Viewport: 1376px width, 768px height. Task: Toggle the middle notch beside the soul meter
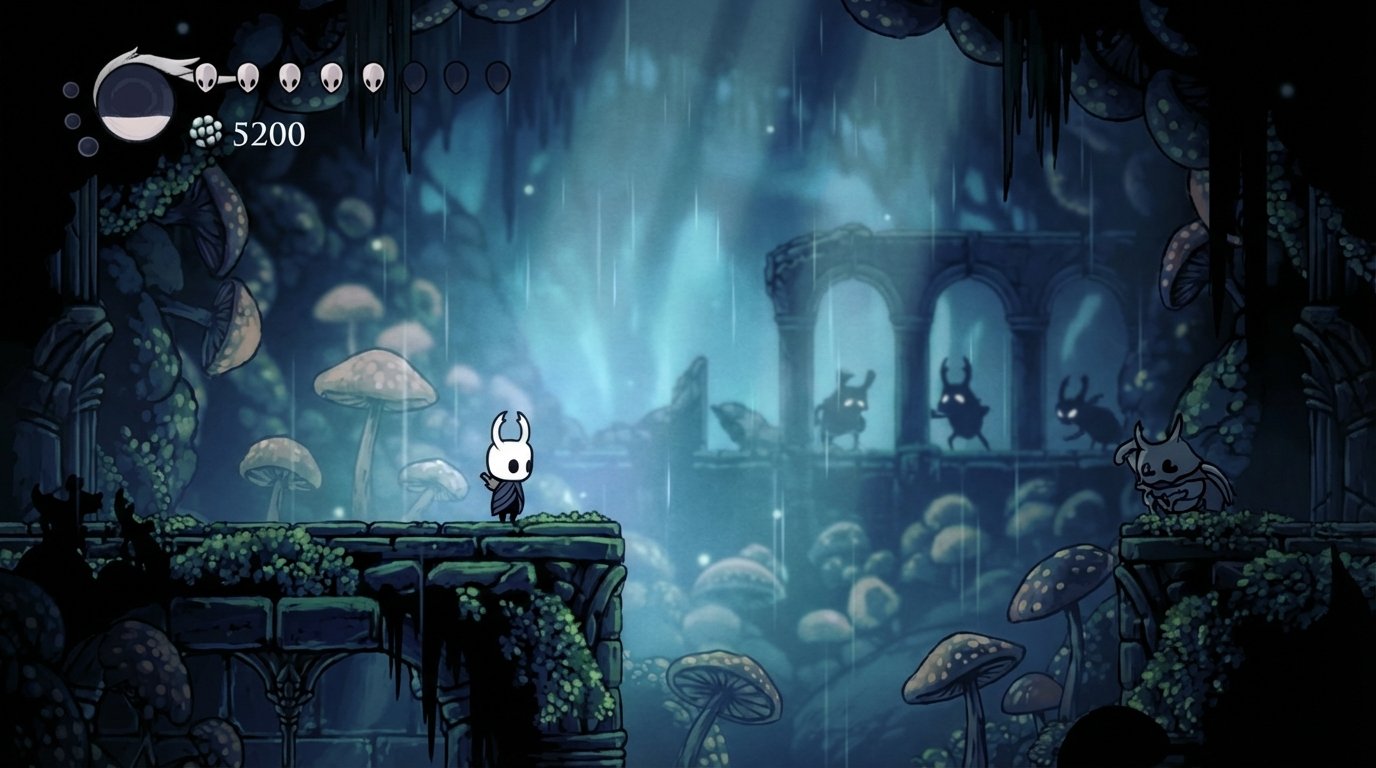point(71,120)
